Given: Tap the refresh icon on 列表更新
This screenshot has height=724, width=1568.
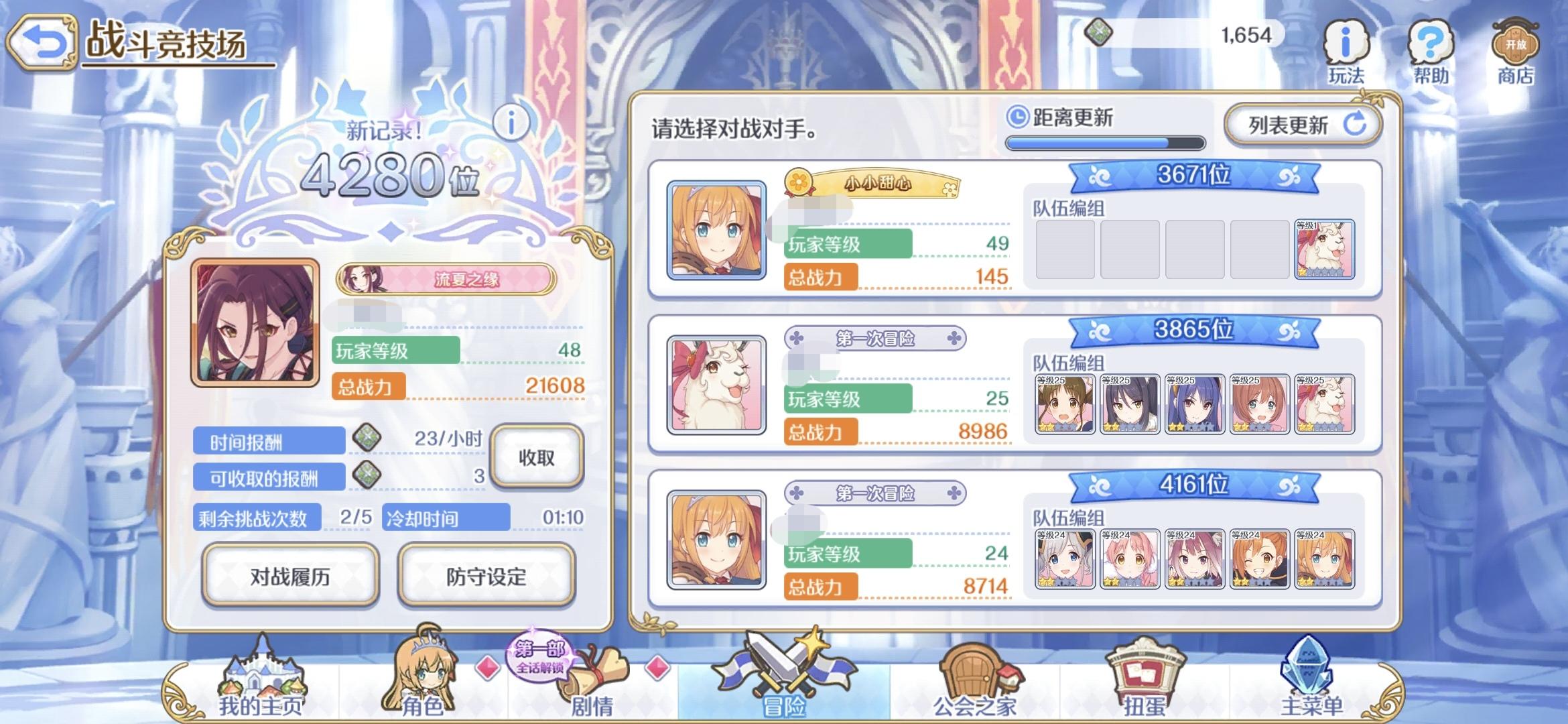Looking at the screenshot, I should coord(1356,124).
